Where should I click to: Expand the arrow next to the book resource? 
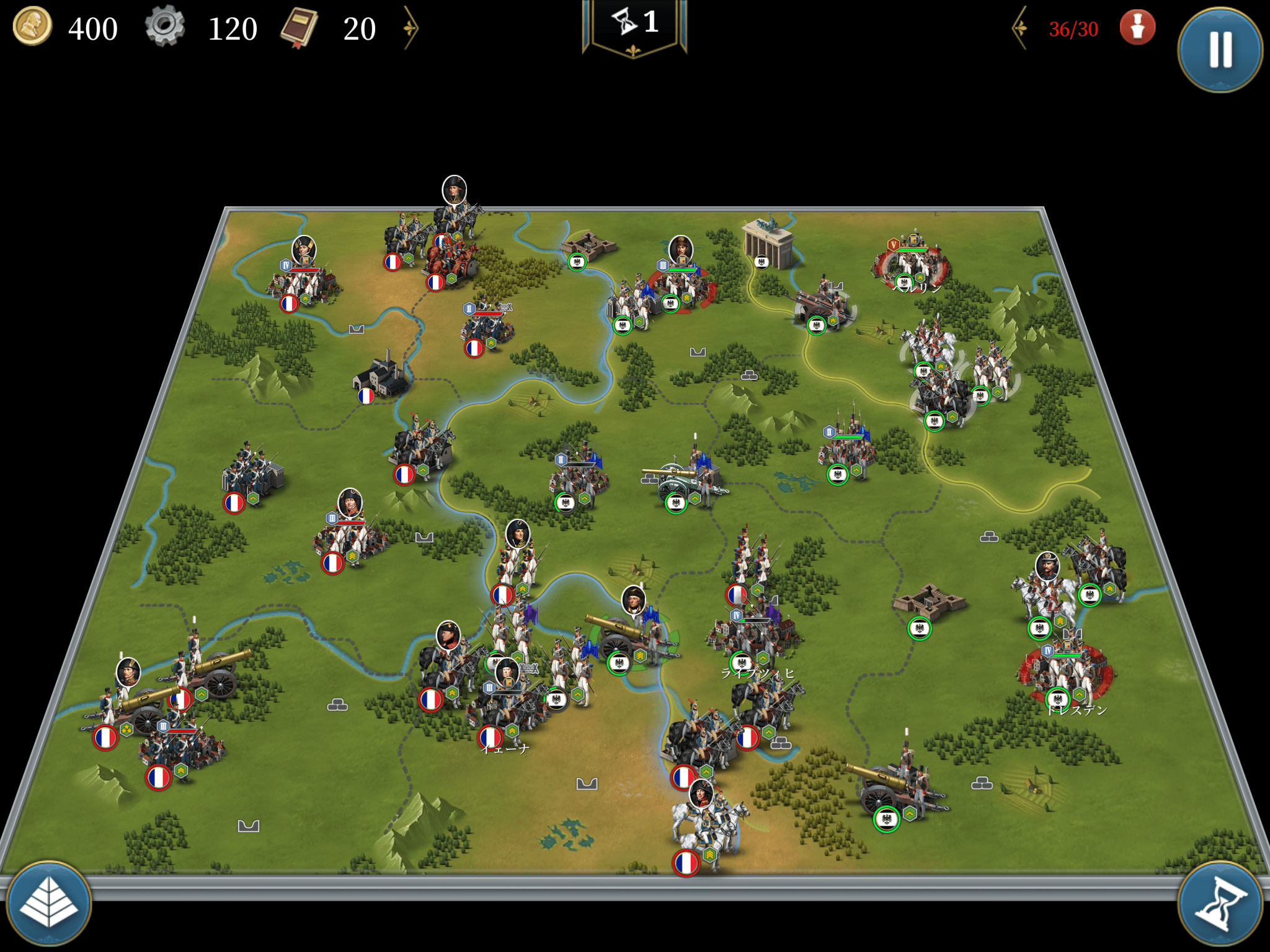411,28
